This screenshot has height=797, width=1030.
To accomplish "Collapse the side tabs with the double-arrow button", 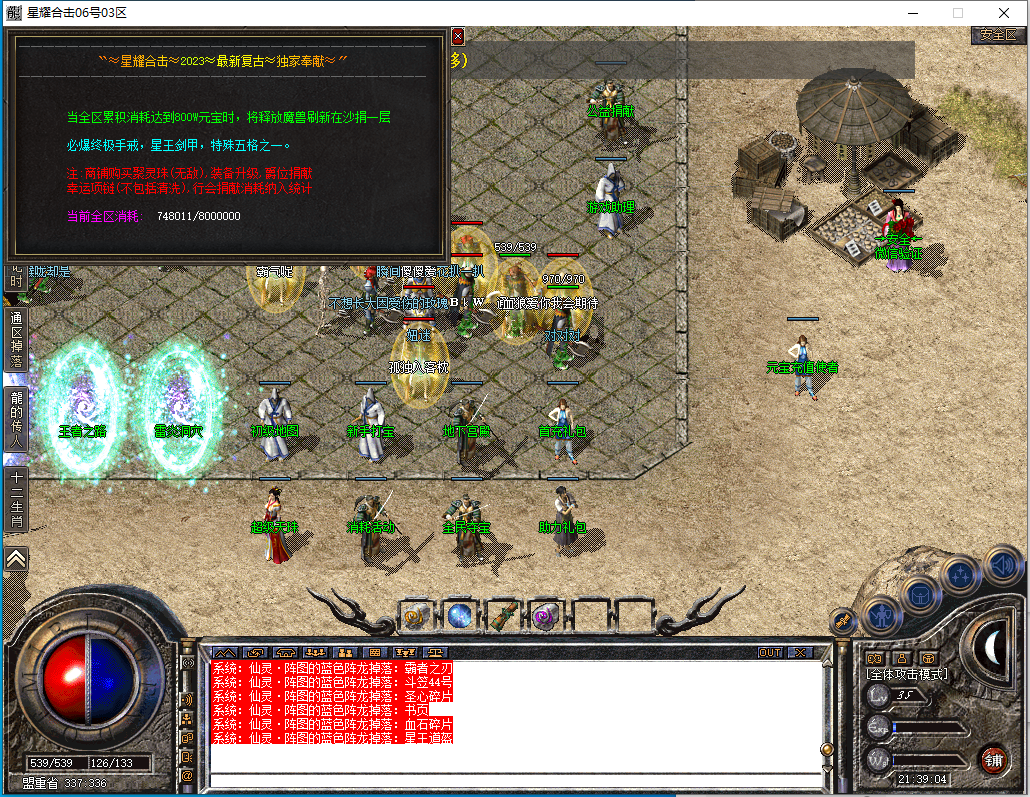I will (x=16, y=558).
